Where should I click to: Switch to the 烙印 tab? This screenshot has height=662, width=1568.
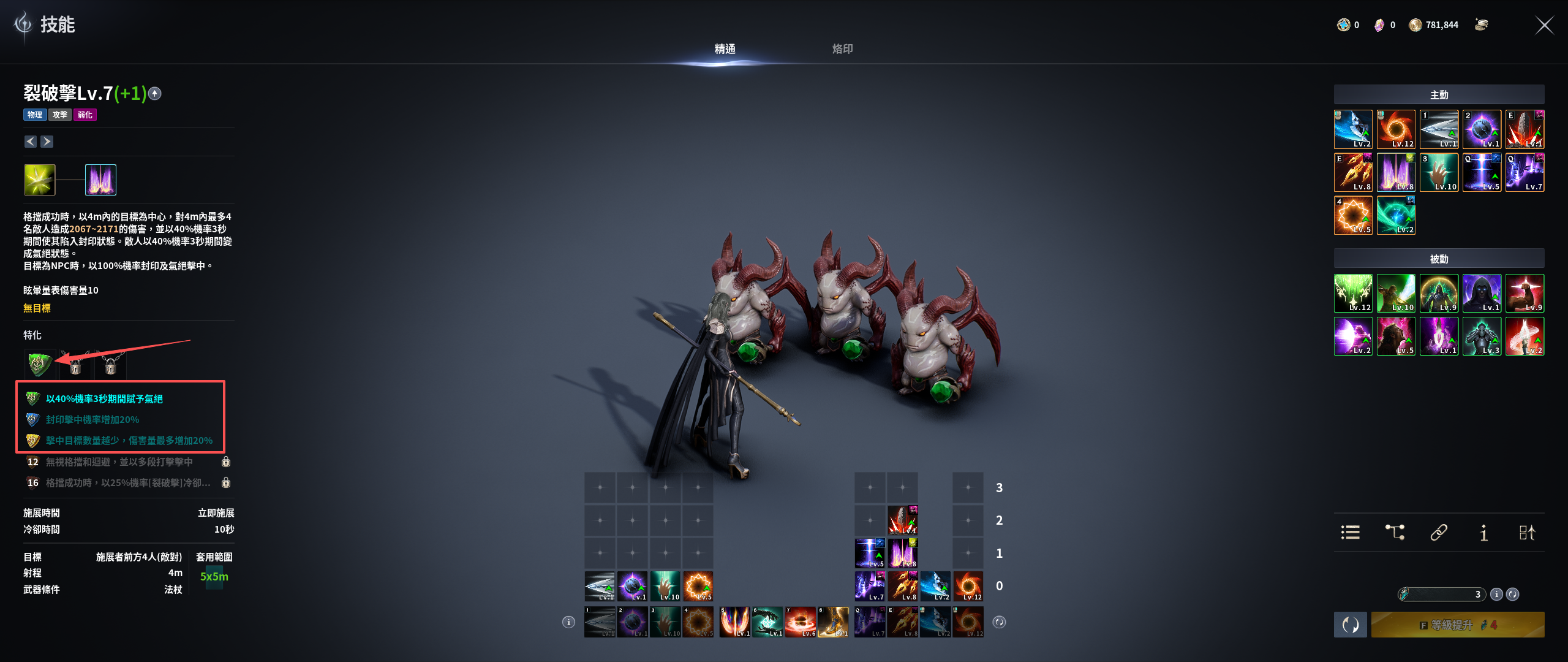pos(842,49)
